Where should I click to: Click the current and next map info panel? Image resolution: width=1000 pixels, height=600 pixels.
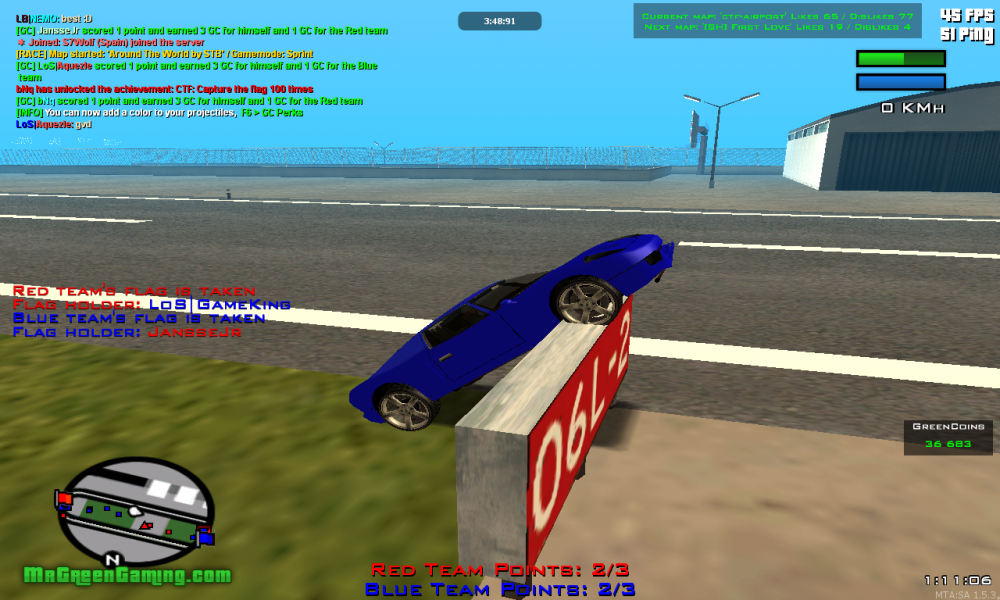777,21
